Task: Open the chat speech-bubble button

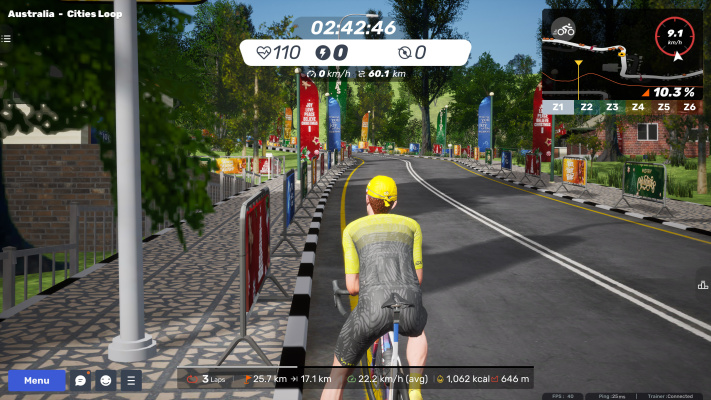Action: 81,380
